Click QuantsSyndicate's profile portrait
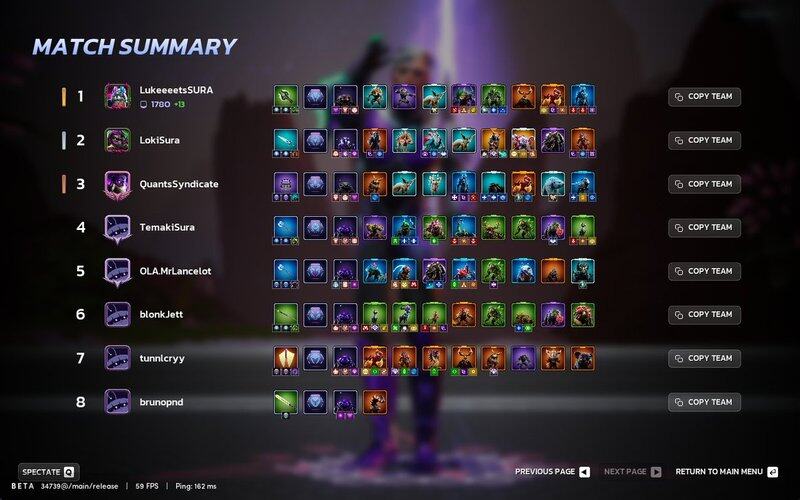Viewport: 800px width, 500px height. pyautogui.click(x=117, y=184)
